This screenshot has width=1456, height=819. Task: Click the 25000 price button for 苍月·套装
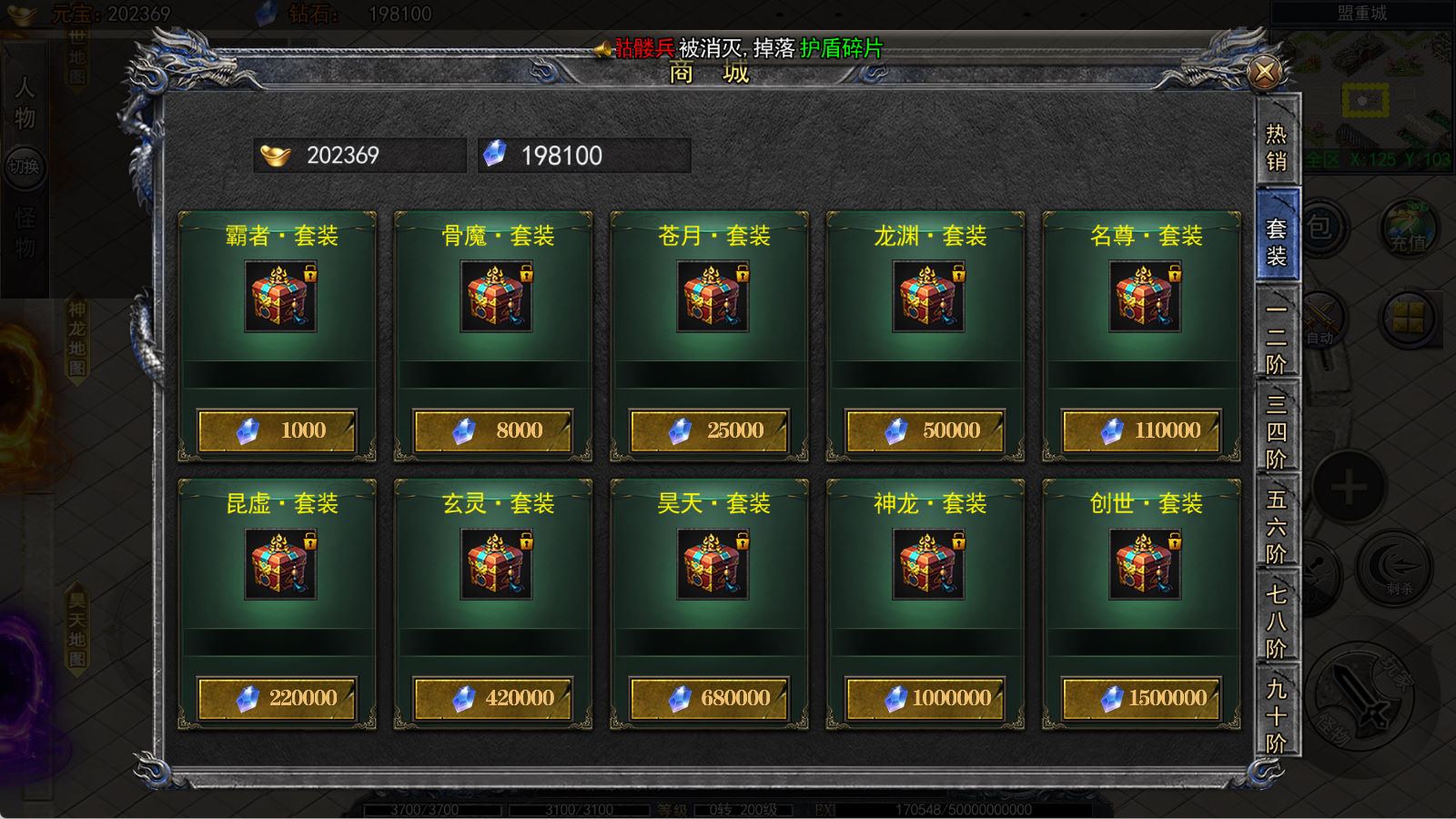point(710,430)
